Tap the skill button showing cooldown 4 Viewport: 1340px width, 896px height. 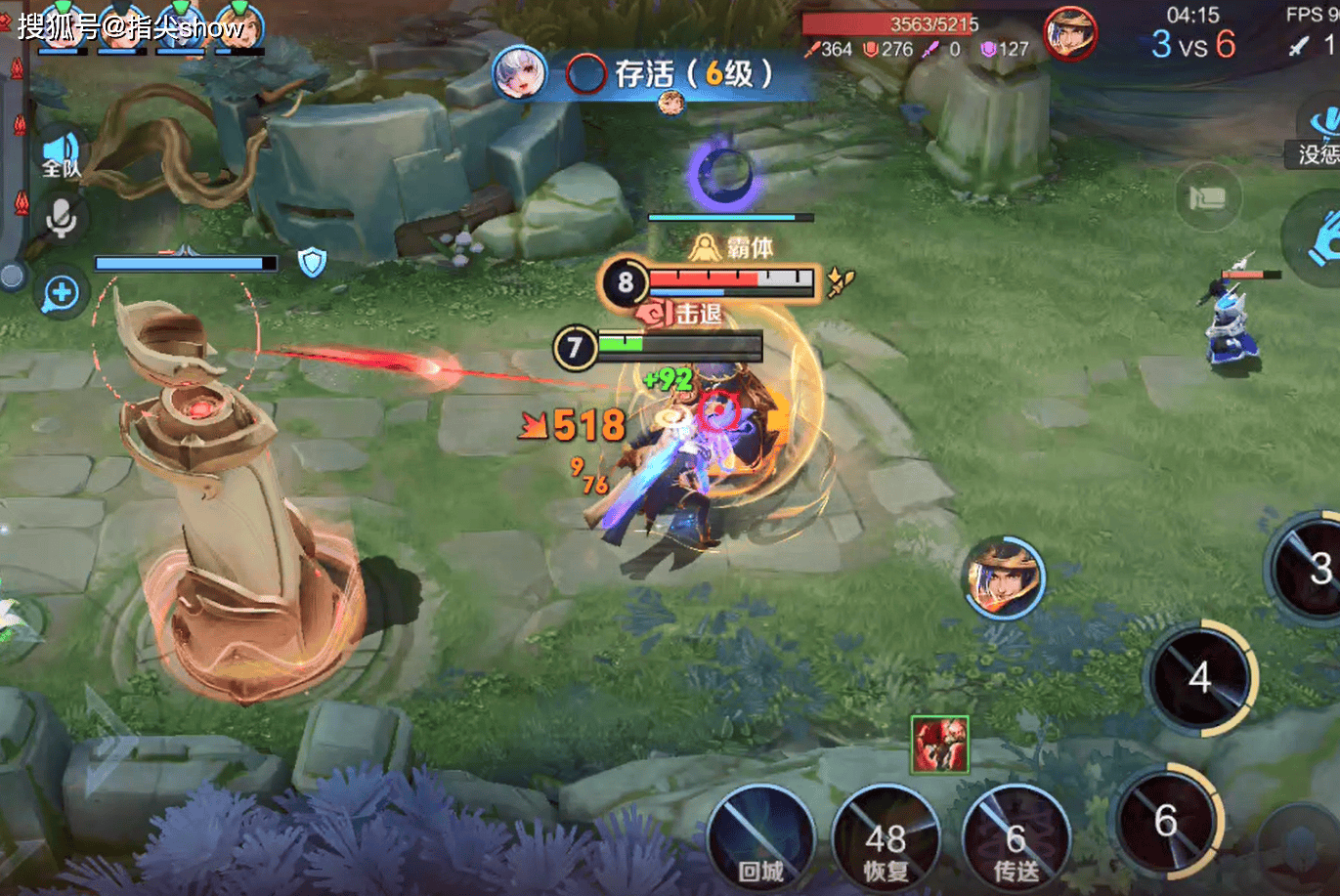pos(1200,678)
